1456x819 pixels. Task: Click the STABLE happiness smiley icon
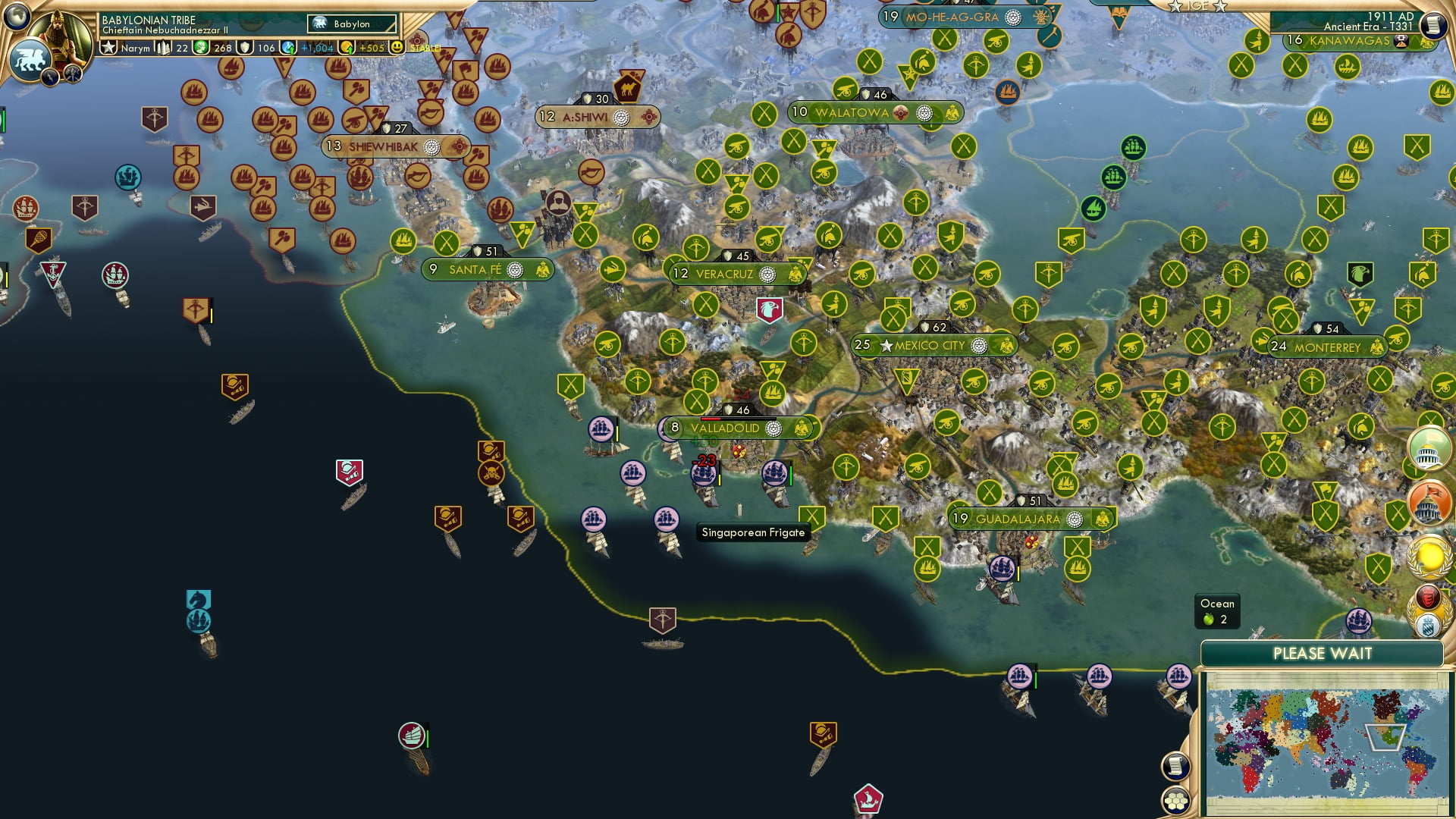tap(397, 46)
